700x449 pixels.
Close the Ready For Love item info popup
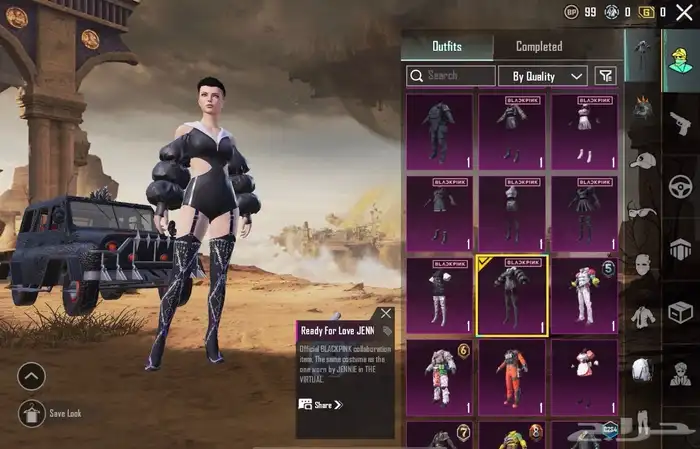pos(386,314)
